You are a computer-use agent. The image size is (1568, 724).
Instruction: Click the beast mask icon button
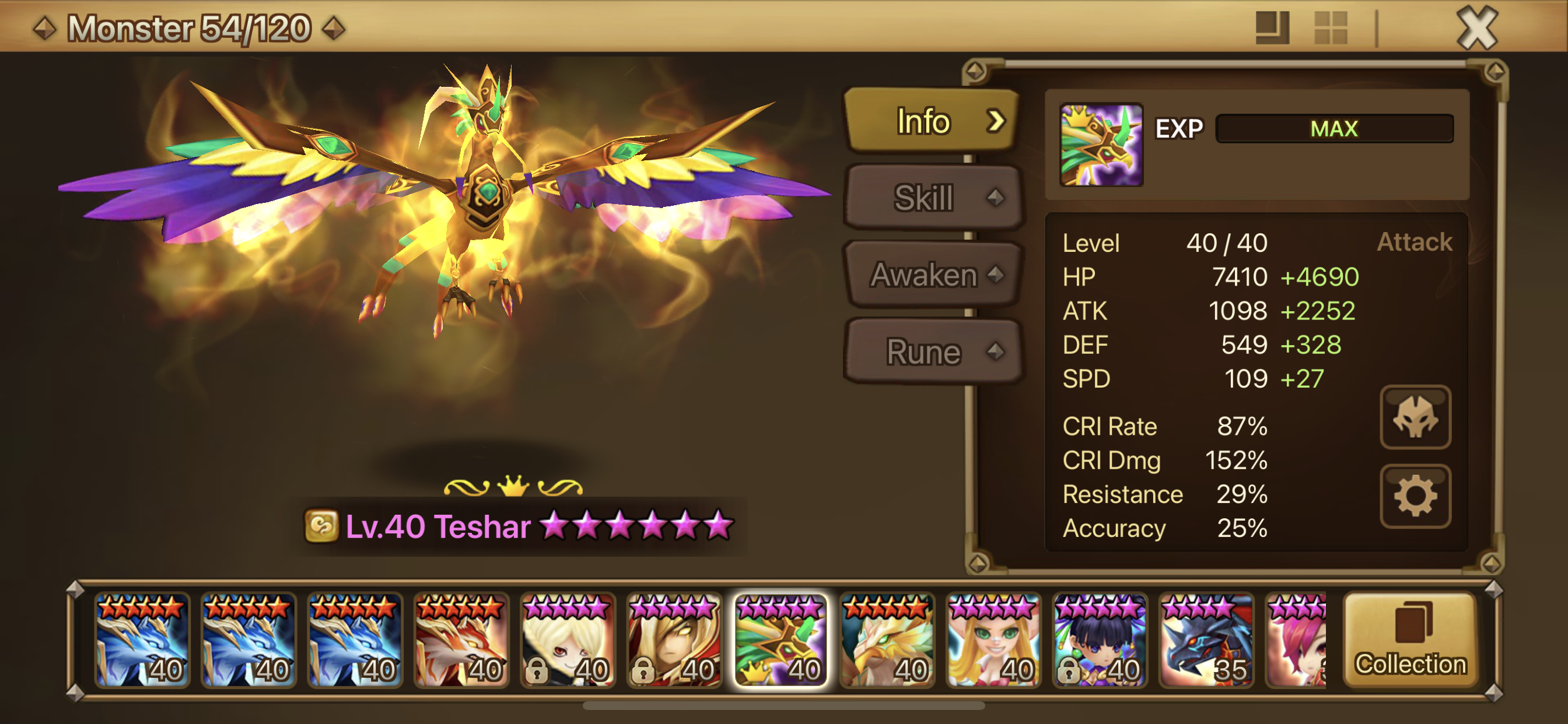(1415, 417)
